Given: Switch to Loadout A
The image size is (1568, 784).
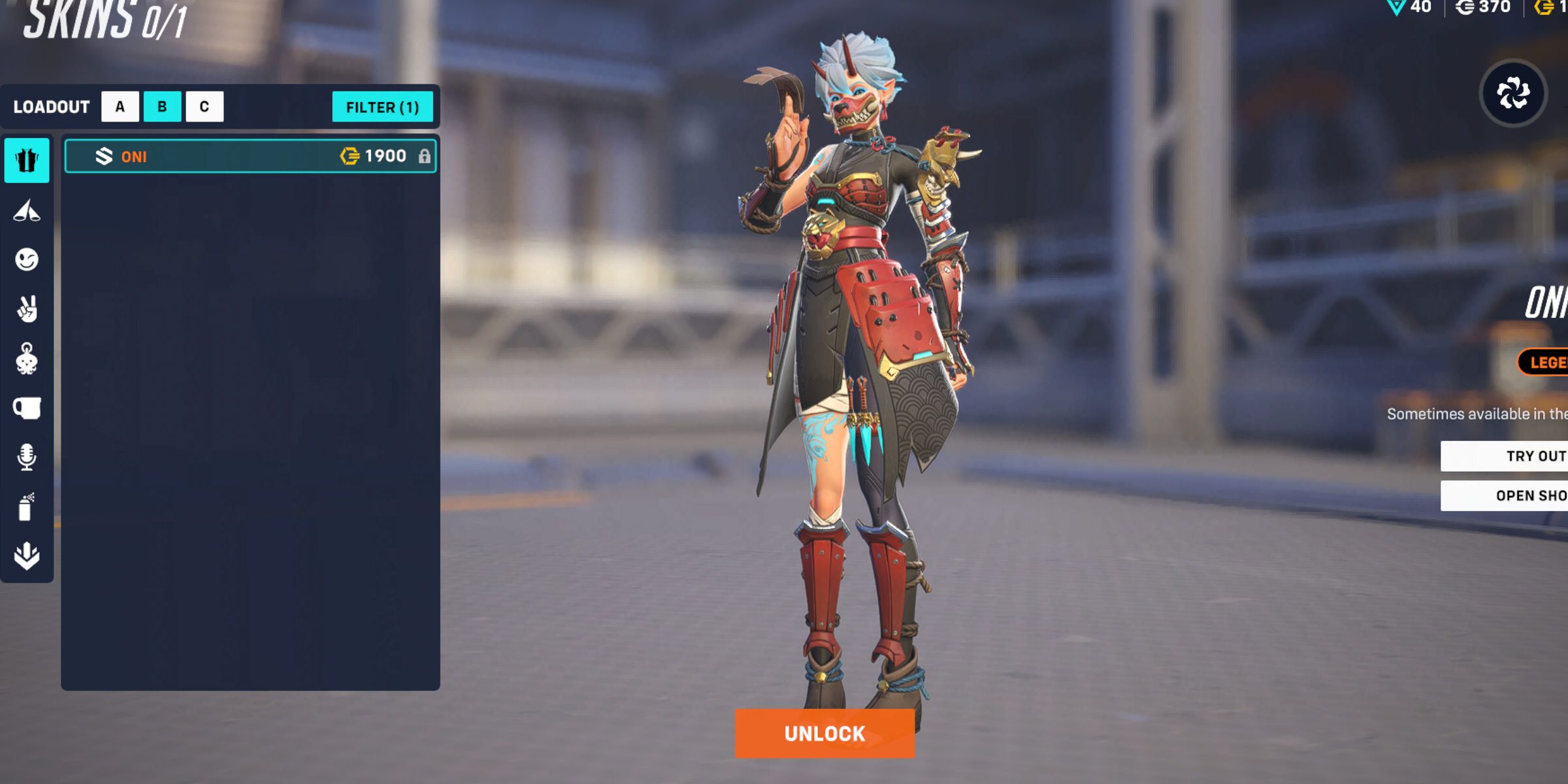Looking at the screenshot, I should (x=120, y=106).
